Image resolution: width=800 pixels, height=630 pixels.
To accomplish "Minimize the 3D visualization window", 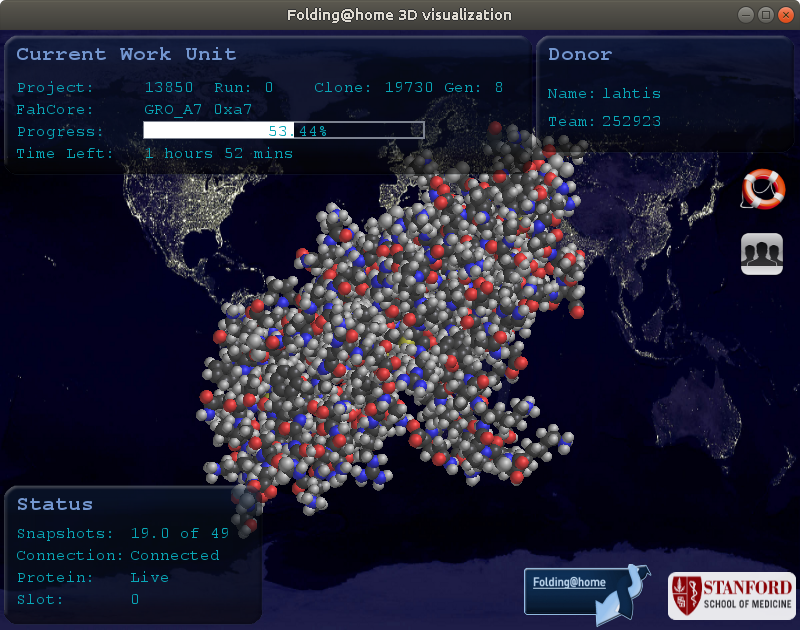I will 748,15.
